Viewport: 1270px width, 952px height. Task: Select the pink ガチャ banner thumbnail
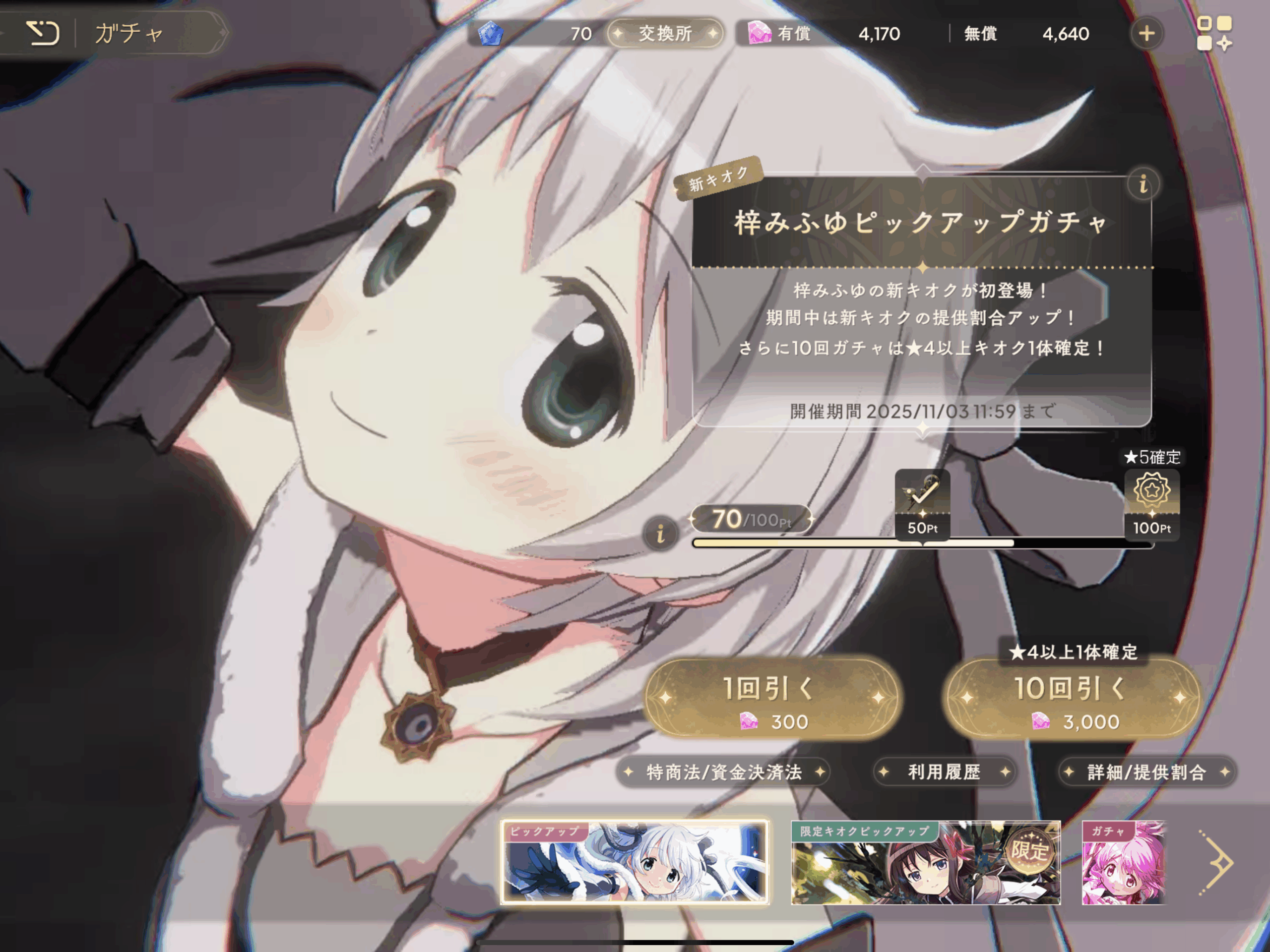point(1123,862)
